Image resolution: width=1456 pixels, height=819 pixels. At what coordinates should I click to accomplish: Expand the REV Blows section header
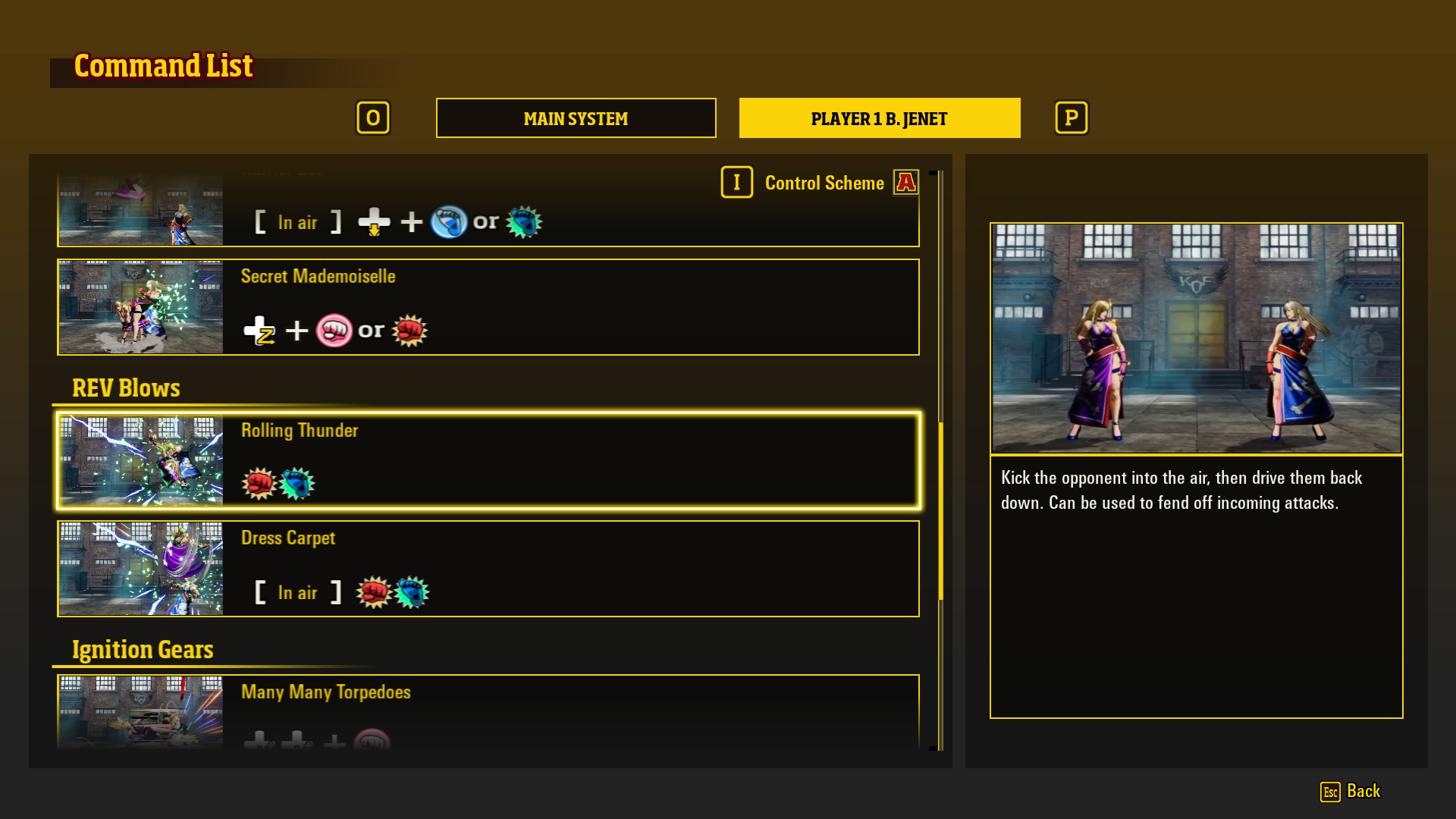tap(126, 388)
